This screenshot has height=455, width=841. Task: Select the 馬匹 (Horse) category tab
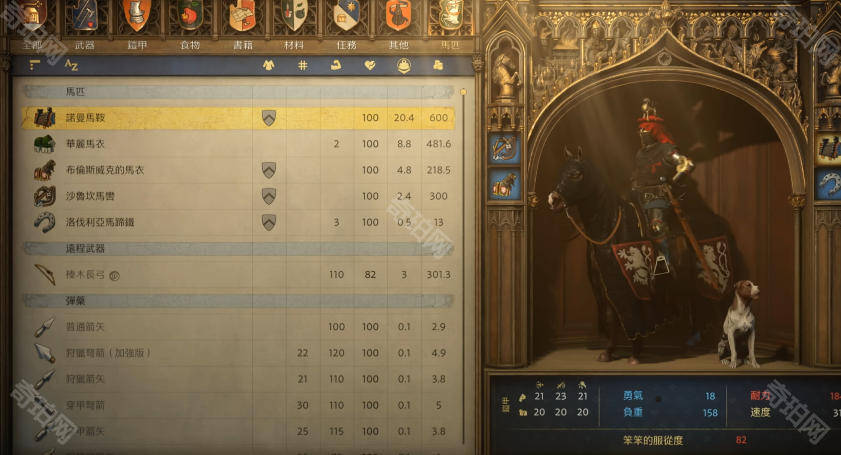point(450,44)
